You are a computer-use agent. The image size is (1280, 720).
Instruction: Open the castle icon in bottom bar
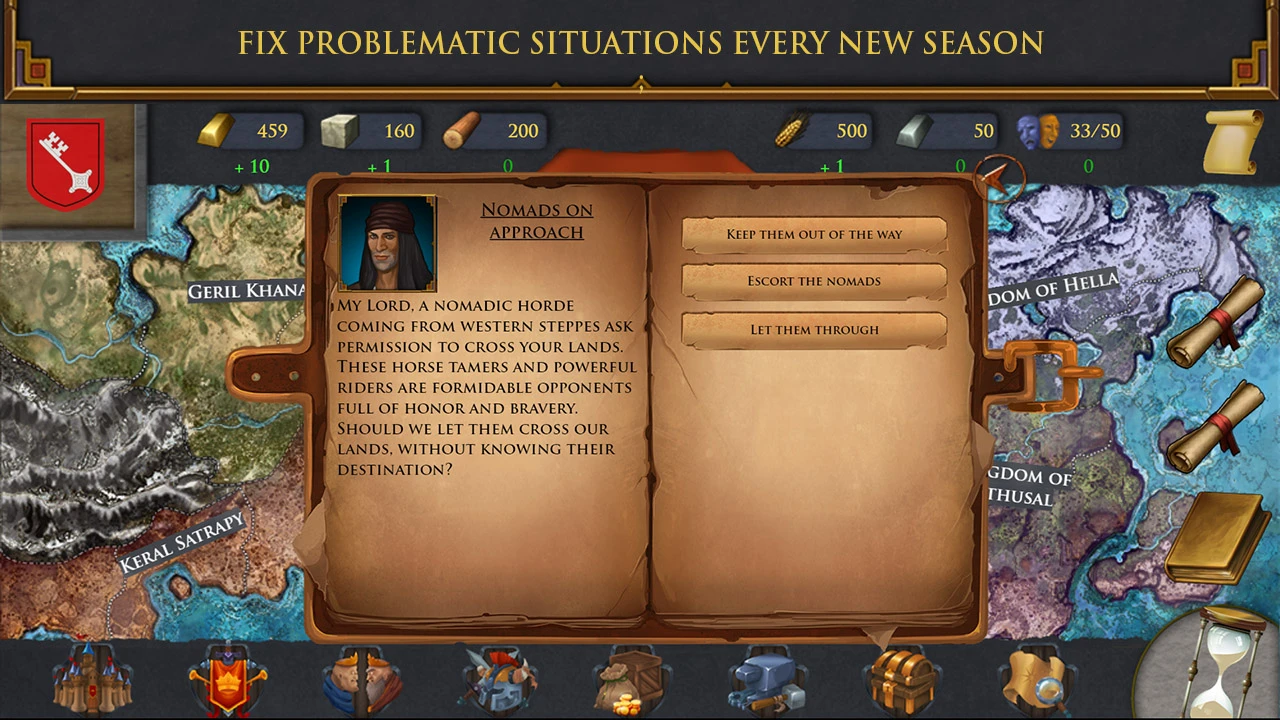(92, 678)
